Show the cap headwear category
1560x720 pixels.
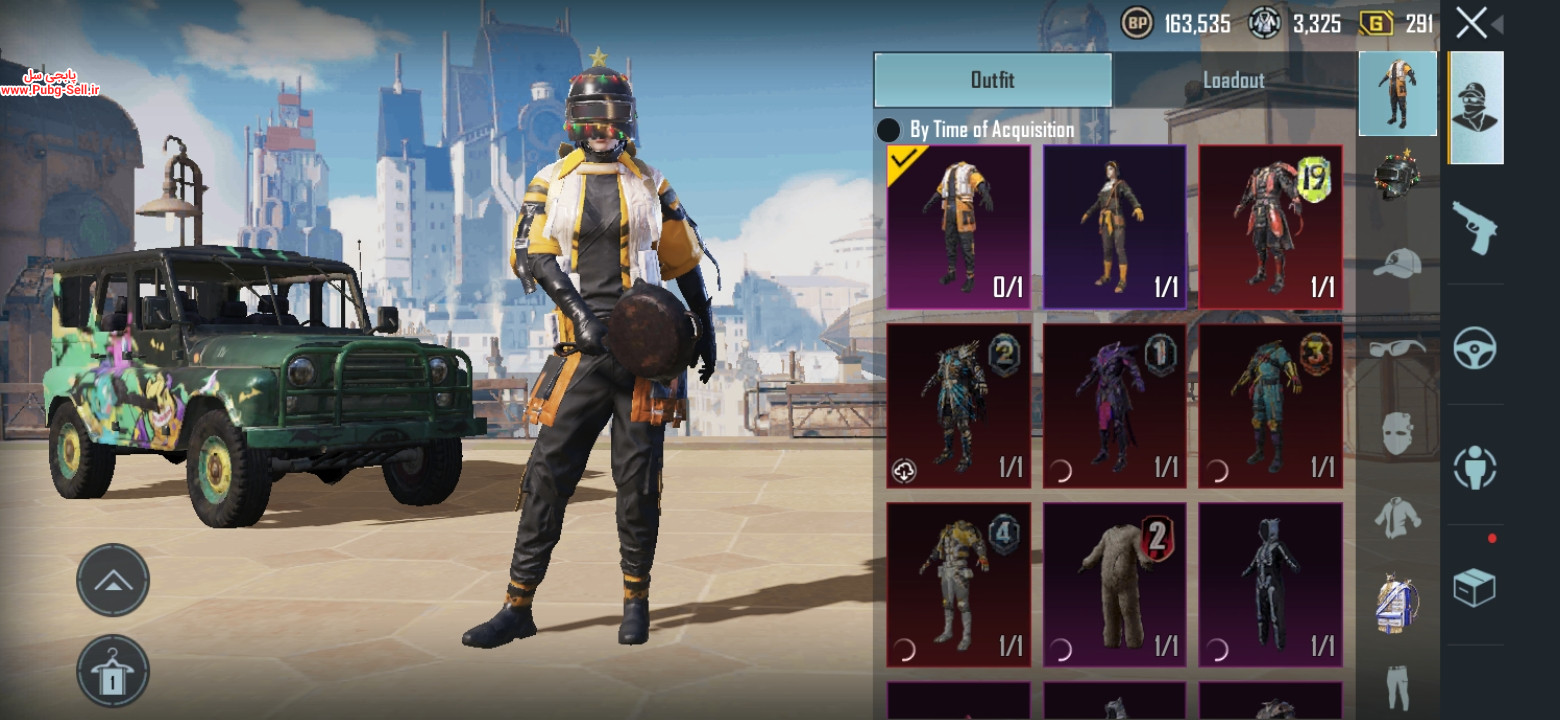coord(1397,262)
